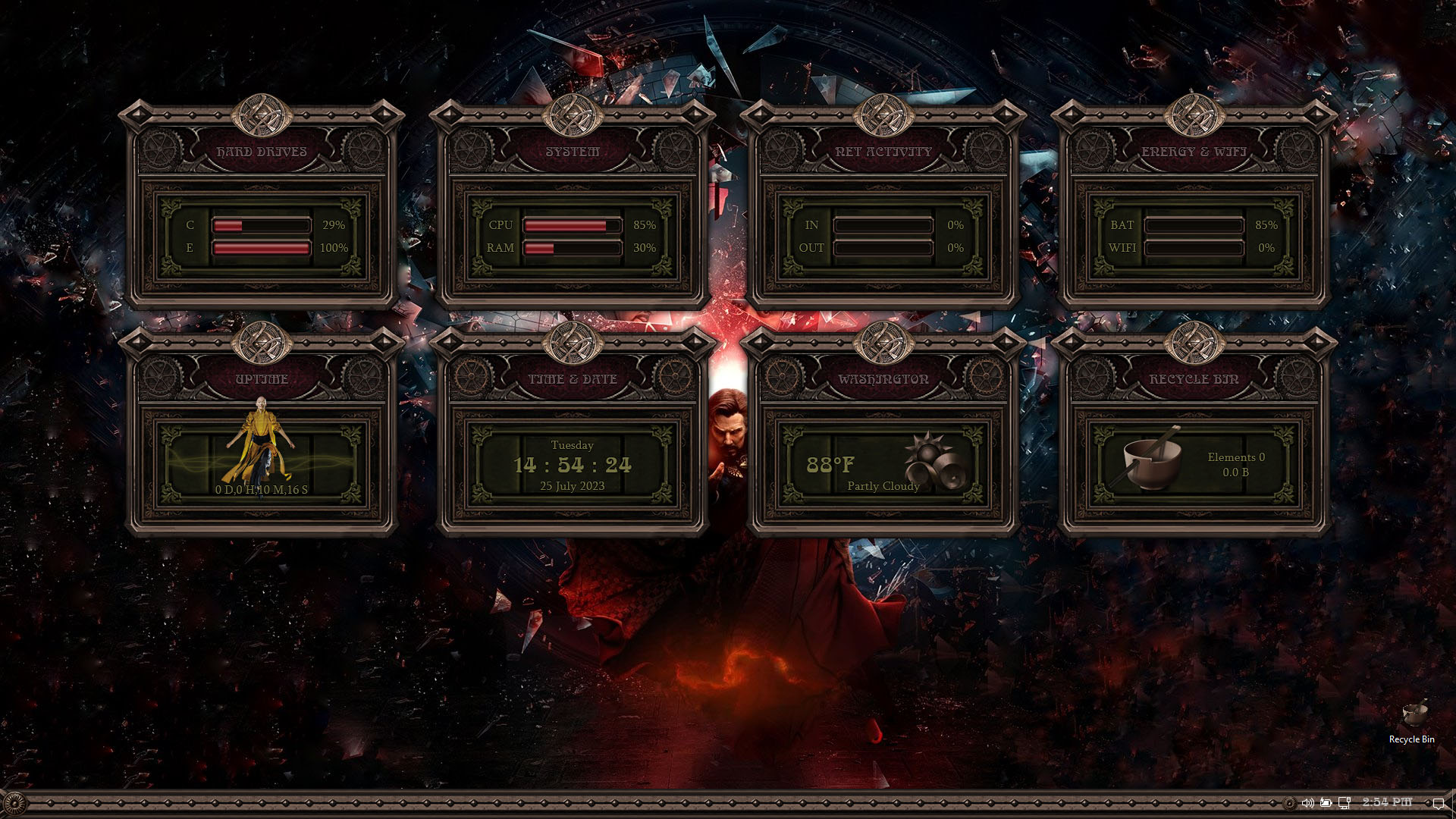Click the Energy & WiFi widget title
This screenshot has height=819, width=1456.
point(1194,152)
